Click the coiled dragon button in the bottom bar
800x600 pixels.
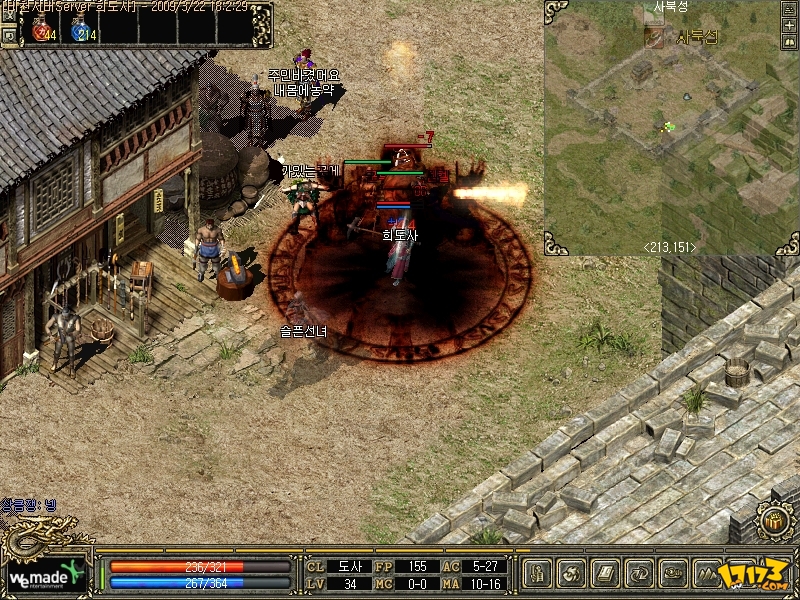click(x=675, y=574)
